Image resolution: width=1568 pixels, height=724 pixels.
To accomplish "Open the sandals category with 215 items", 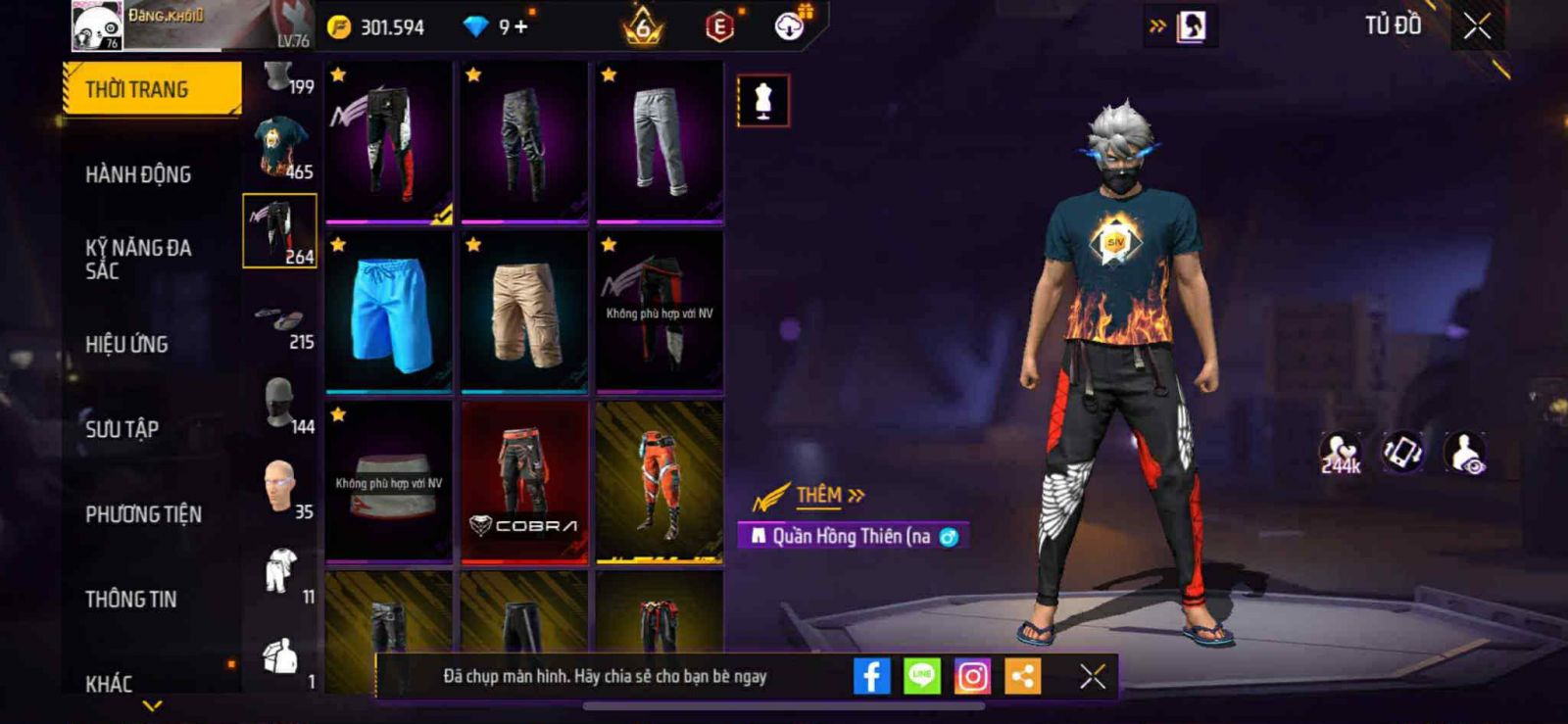I will point(280,318).
